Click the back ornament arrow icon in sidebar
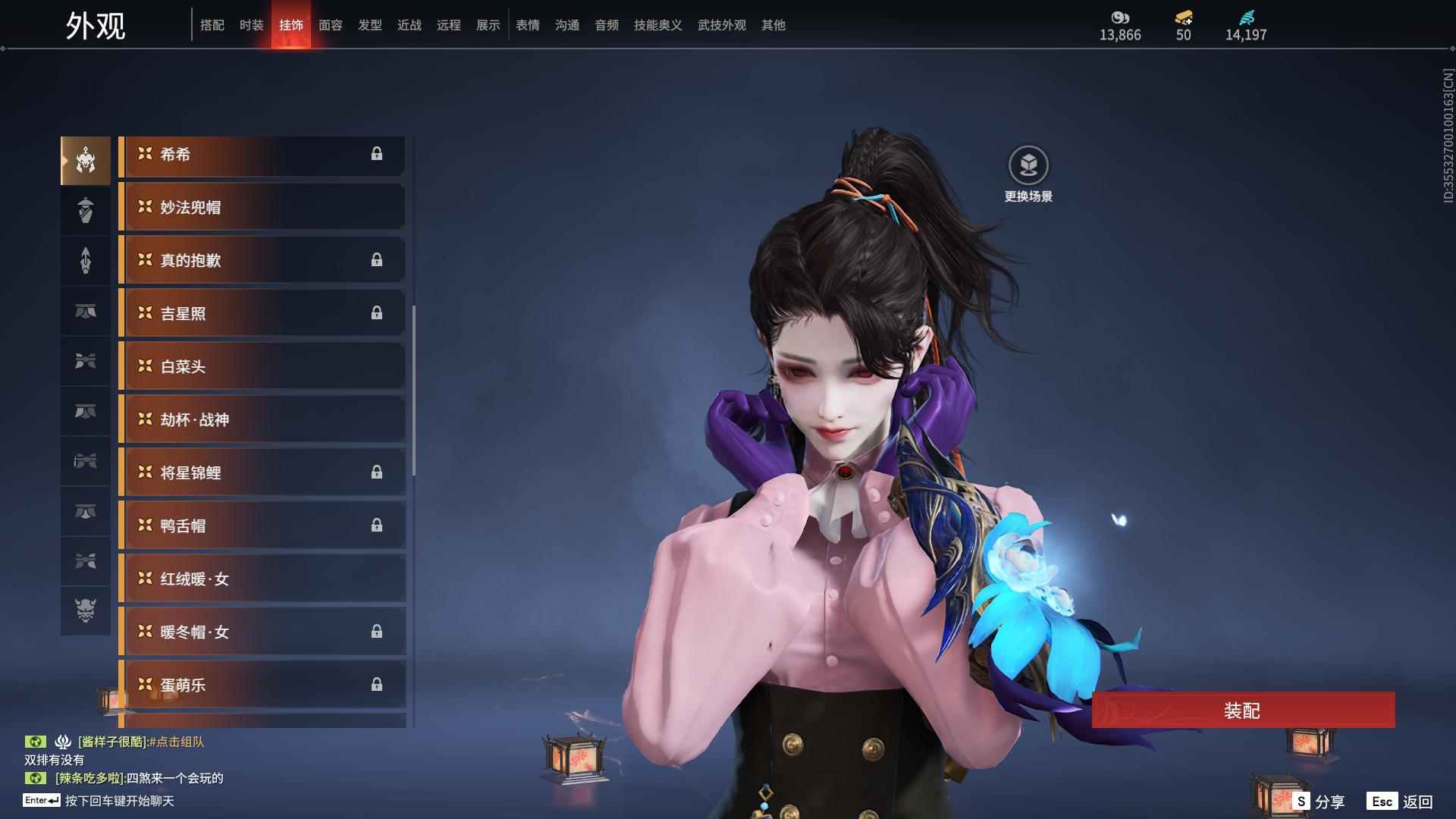This screenshot has height=819, width=1456. coord(85,260)
